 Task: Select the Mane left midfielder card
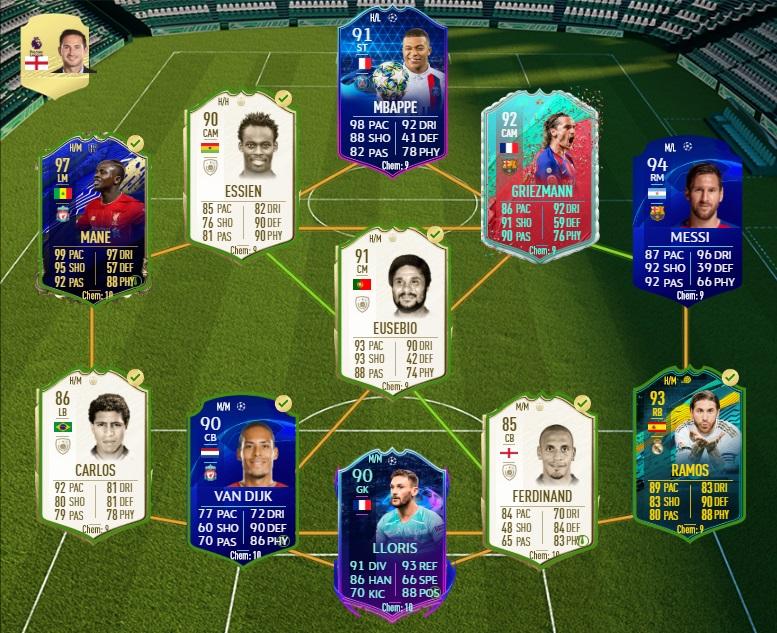tap(90, 220)
